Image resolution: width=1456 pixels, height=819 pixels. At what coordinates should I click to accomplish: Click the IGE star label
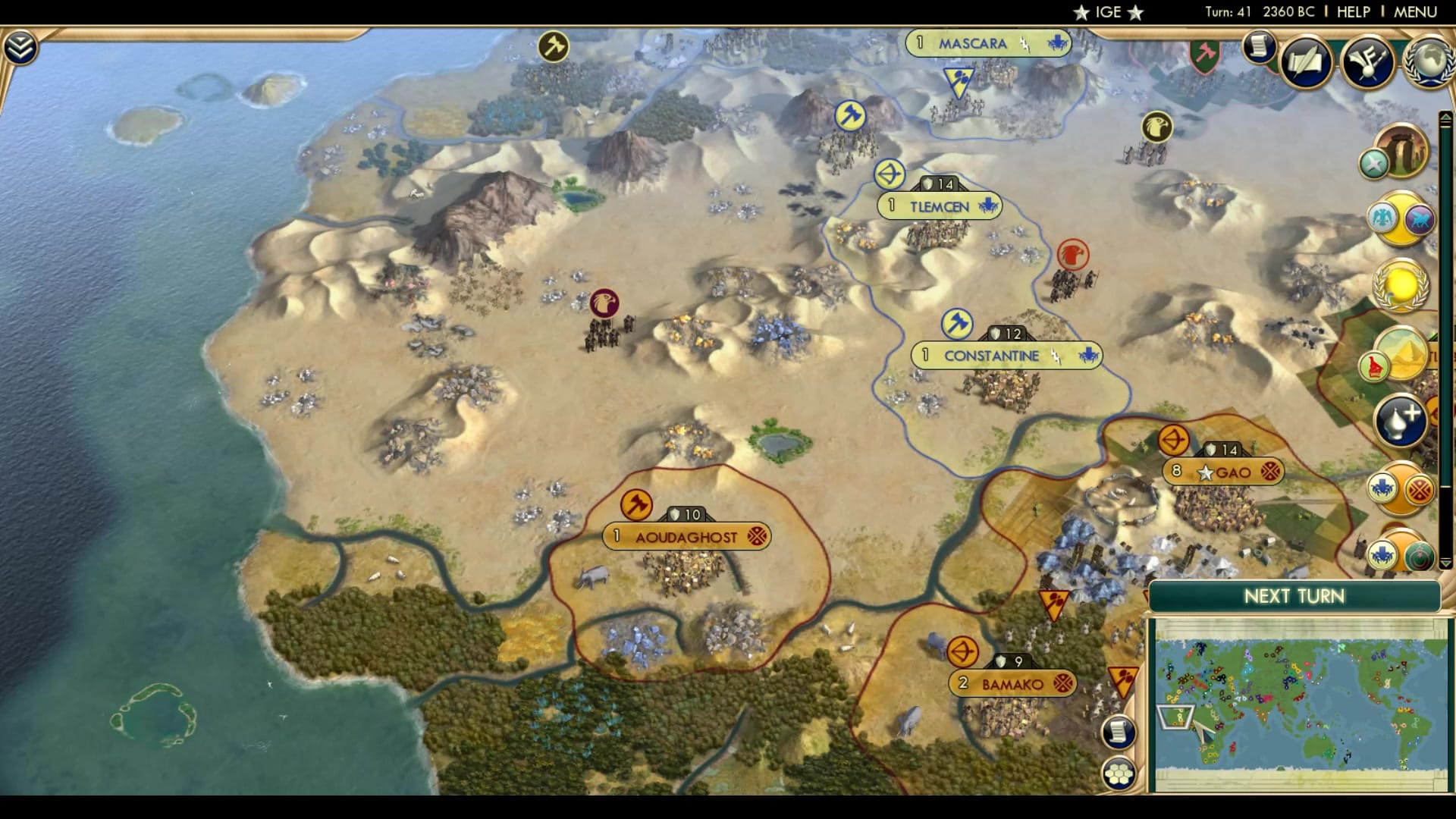click(x=1107, y=11)
